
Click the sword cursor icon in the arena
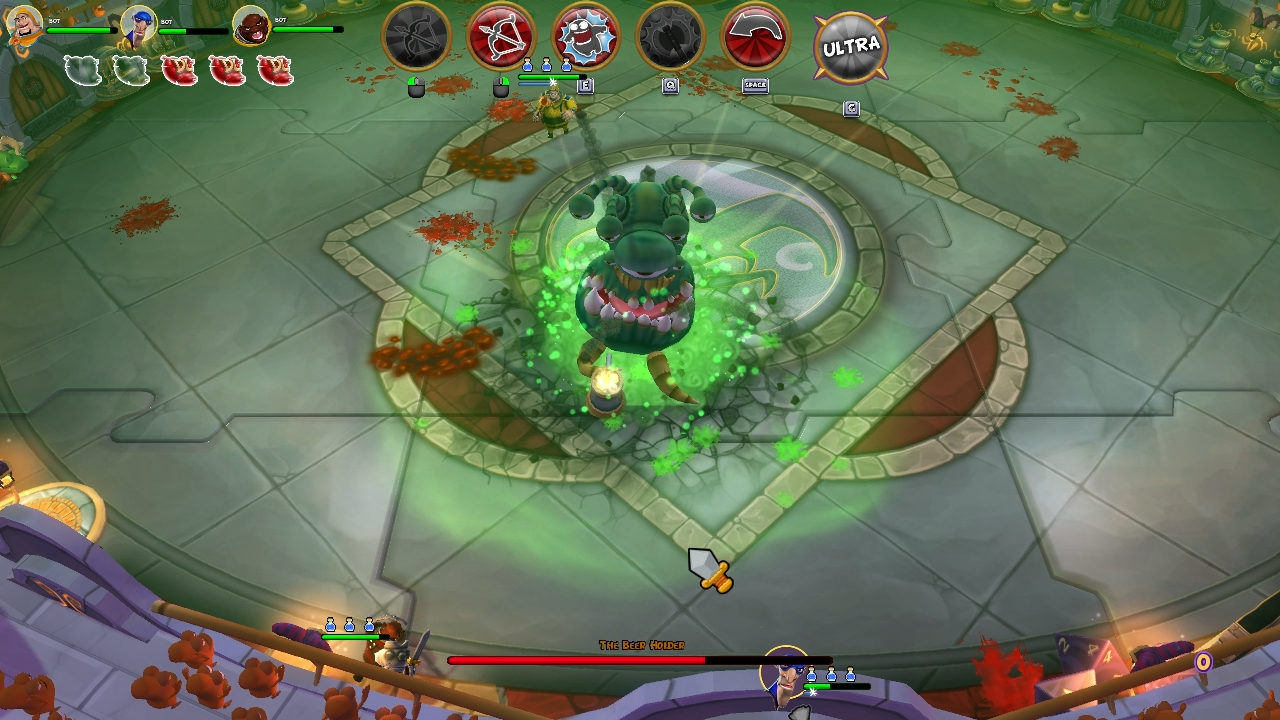pos(710,568)
